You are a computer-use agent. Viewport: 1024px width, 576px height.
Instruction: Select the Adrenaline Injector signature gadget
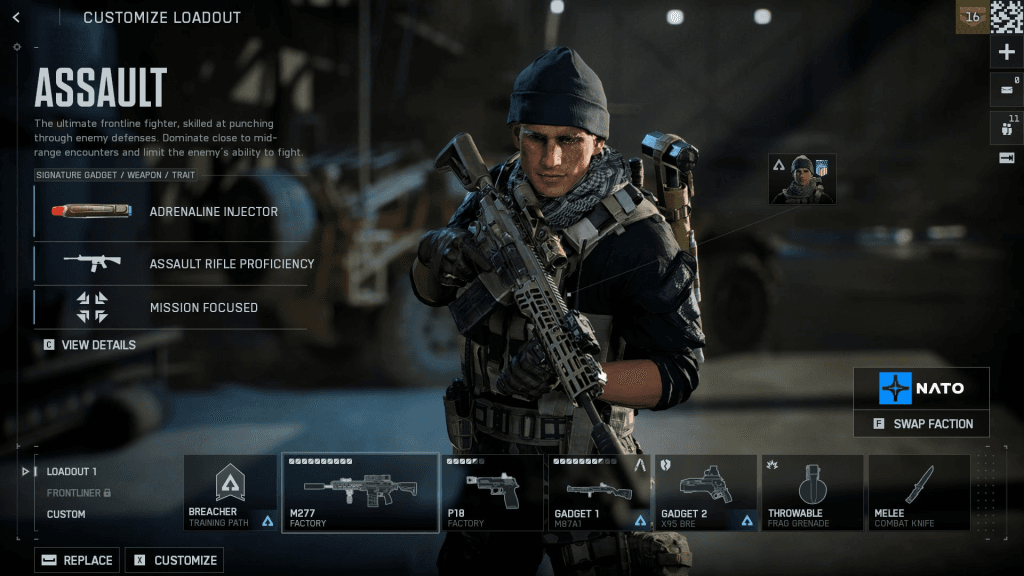(x=171, y=212)
